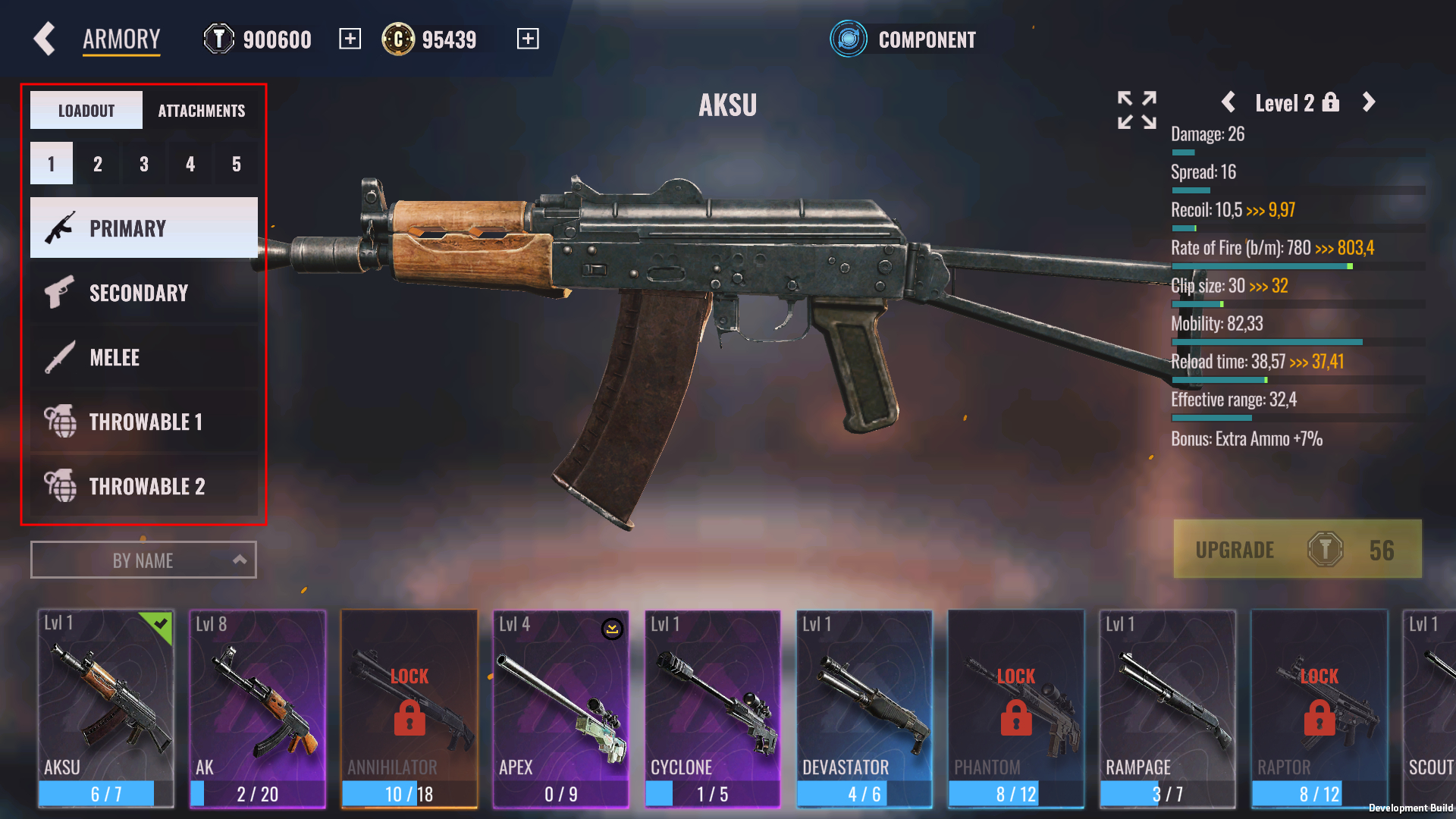Show Throwable 1 options

coord(144,422)
